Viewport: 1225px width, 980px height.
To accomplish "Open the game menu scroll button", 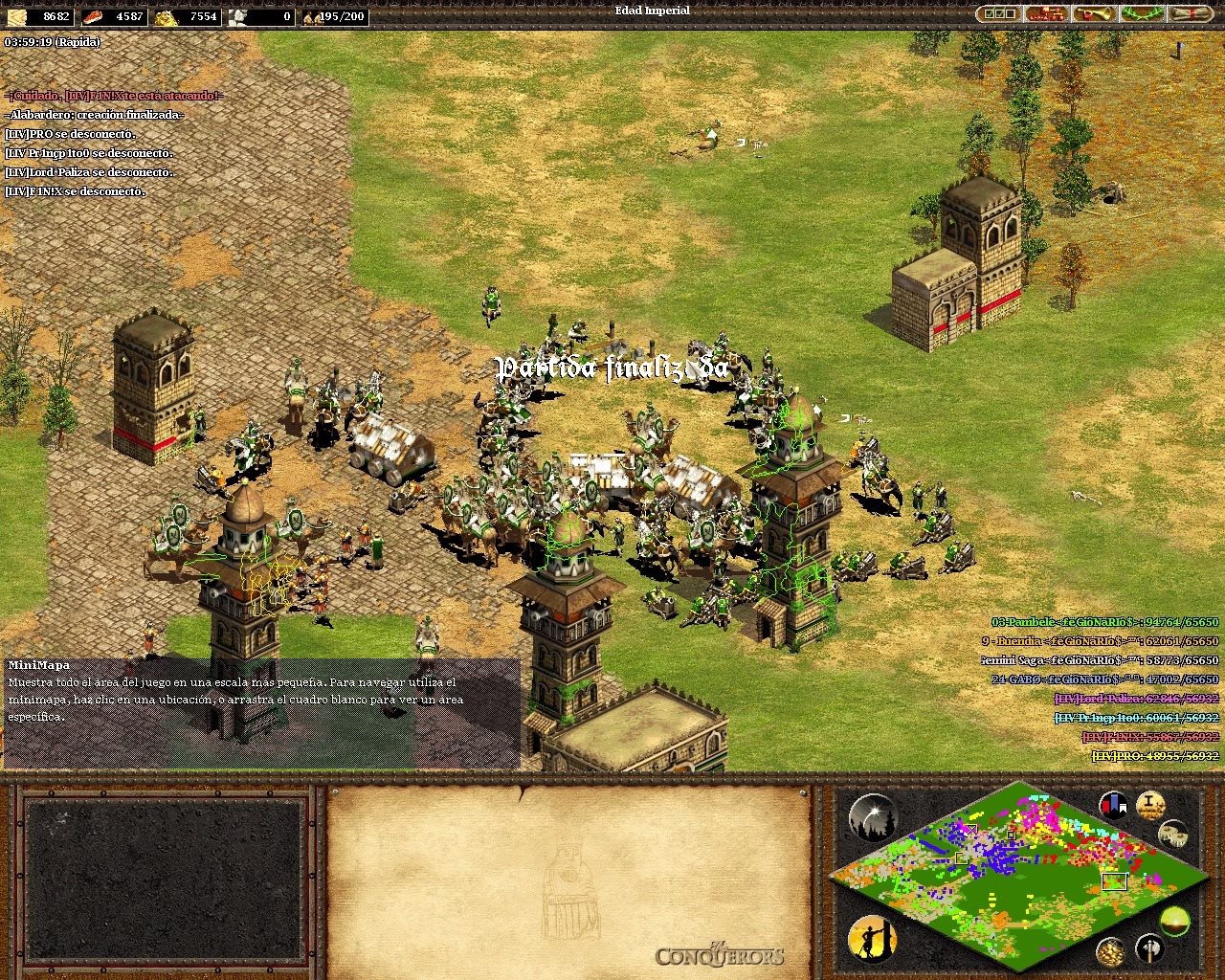I will tap(1190, 14).
